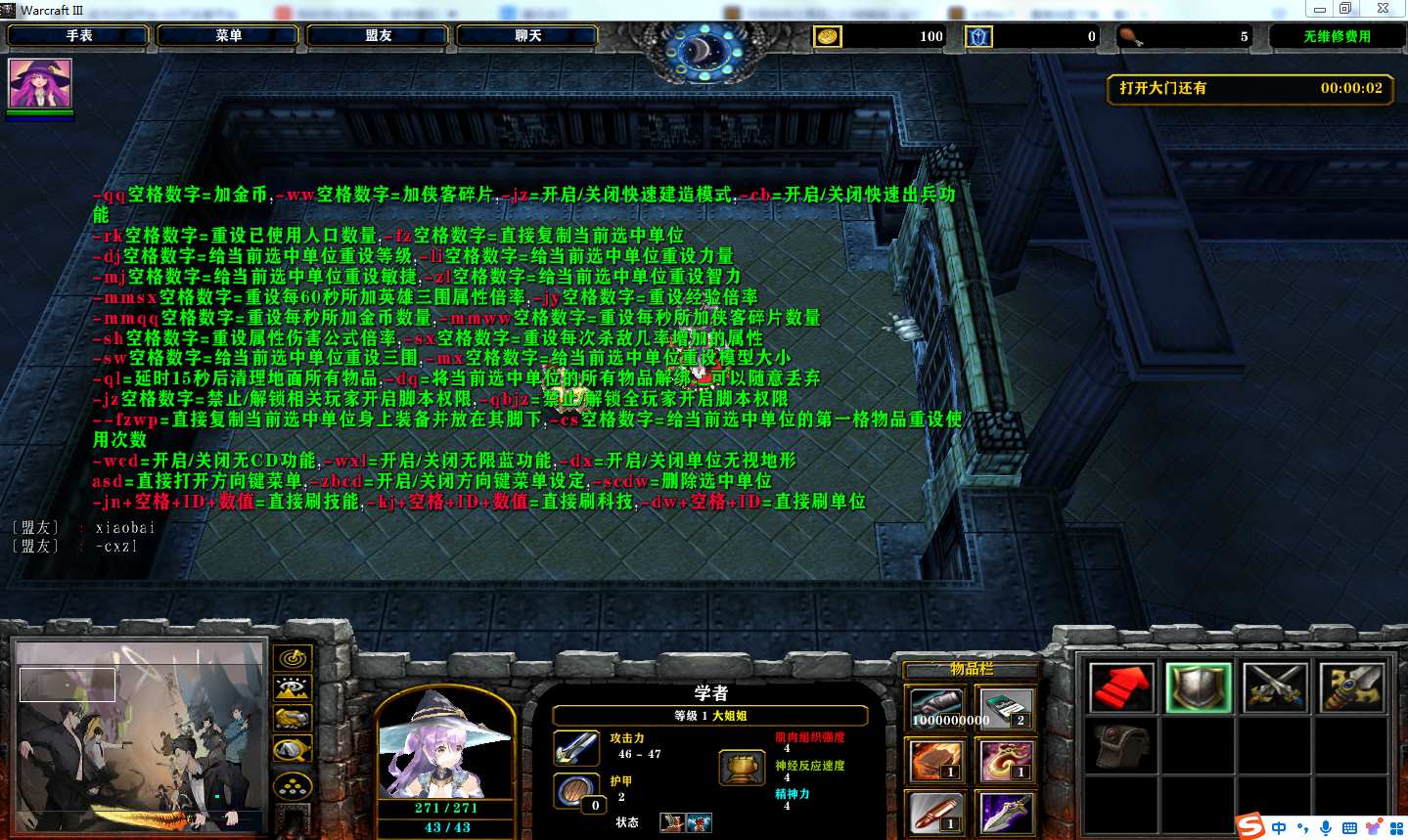The image size is (1408, 840).
Task: Open the 菜单 game menu
Action: pos(229,36)
